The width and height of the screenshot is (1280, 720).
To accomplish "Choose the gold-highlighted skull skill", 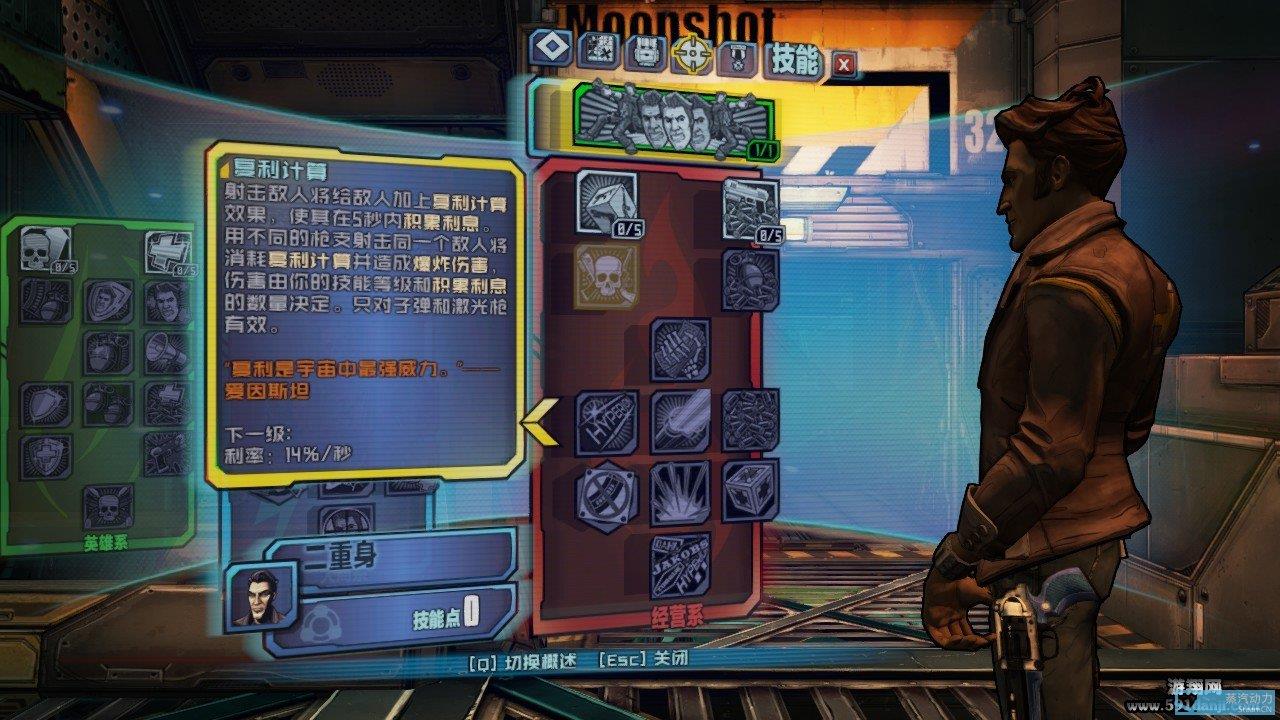I will pos(606,276).
